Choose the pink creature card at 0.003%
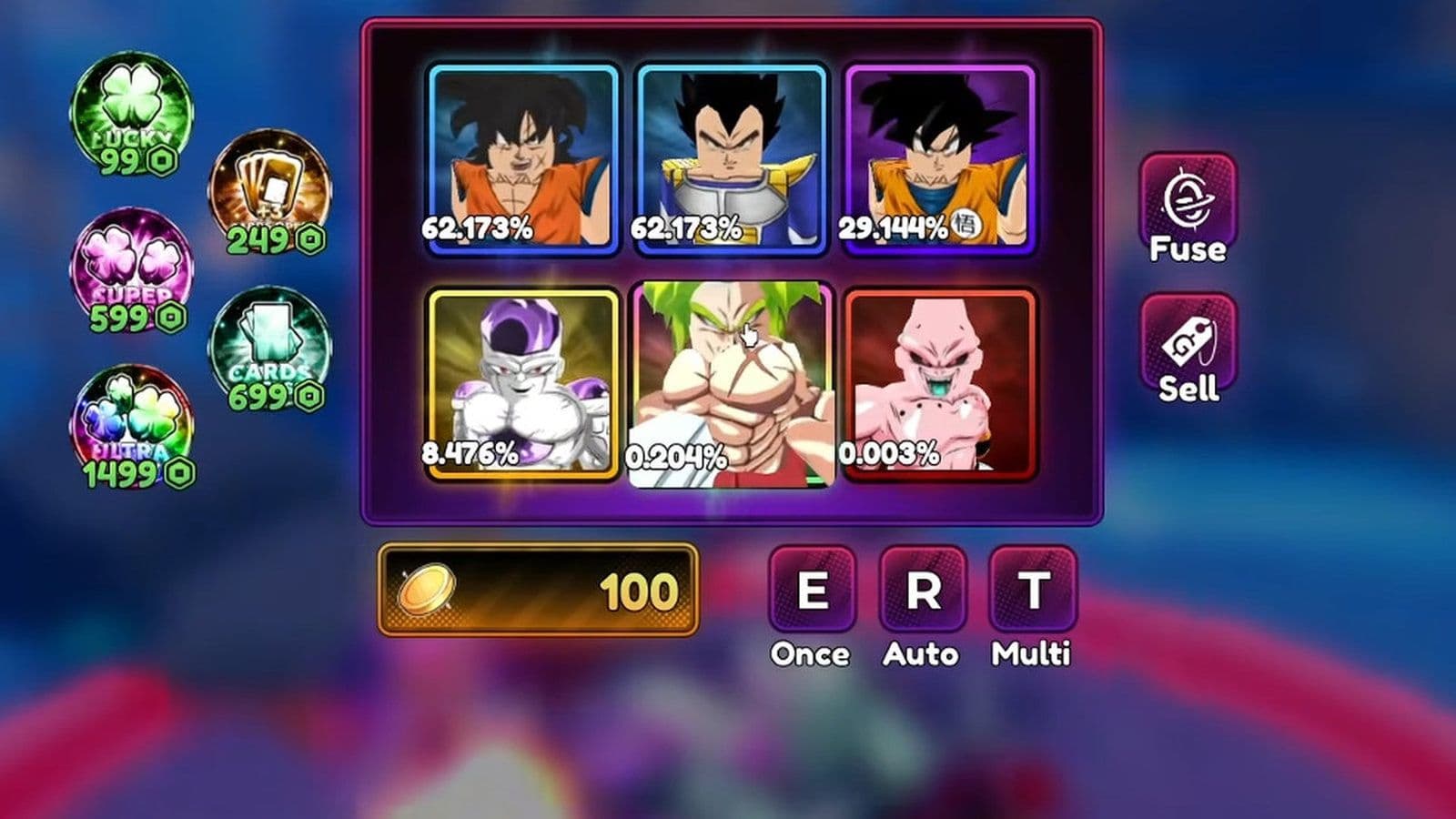 (939, 383)
